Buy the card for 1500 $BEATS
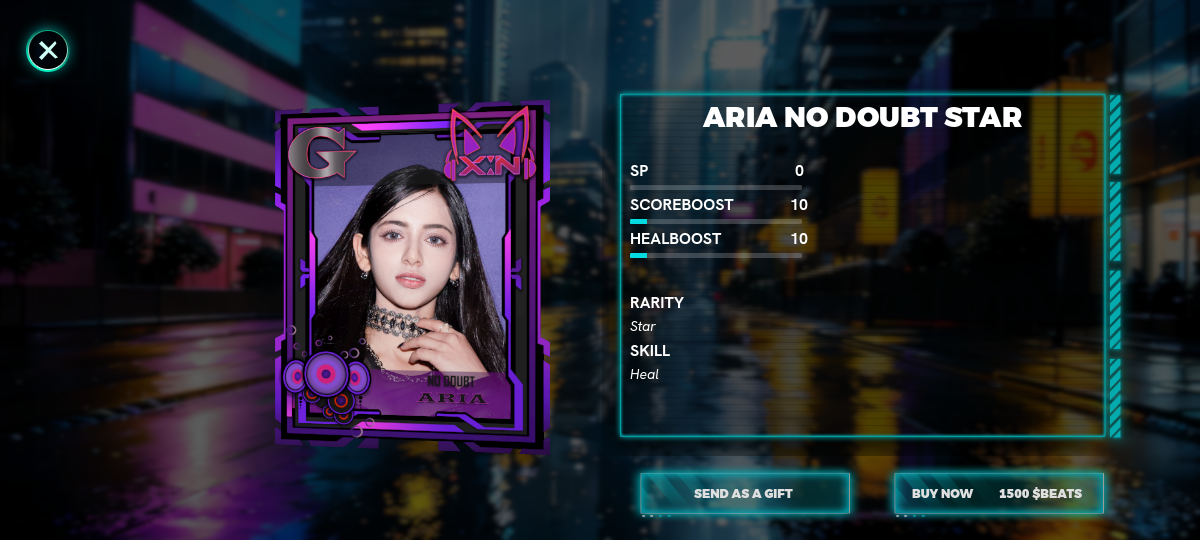1200x540 pixels. (x=998, y=493)
